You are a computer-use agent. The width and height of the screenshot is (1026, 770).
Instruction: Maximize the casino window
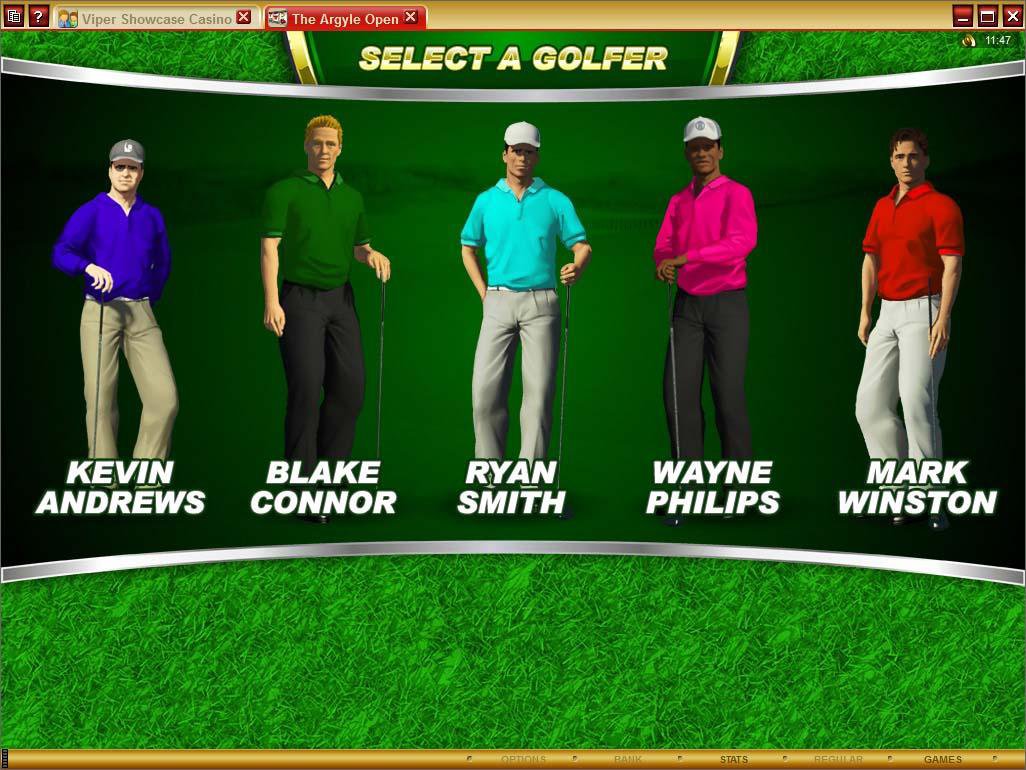click(987, 16)
